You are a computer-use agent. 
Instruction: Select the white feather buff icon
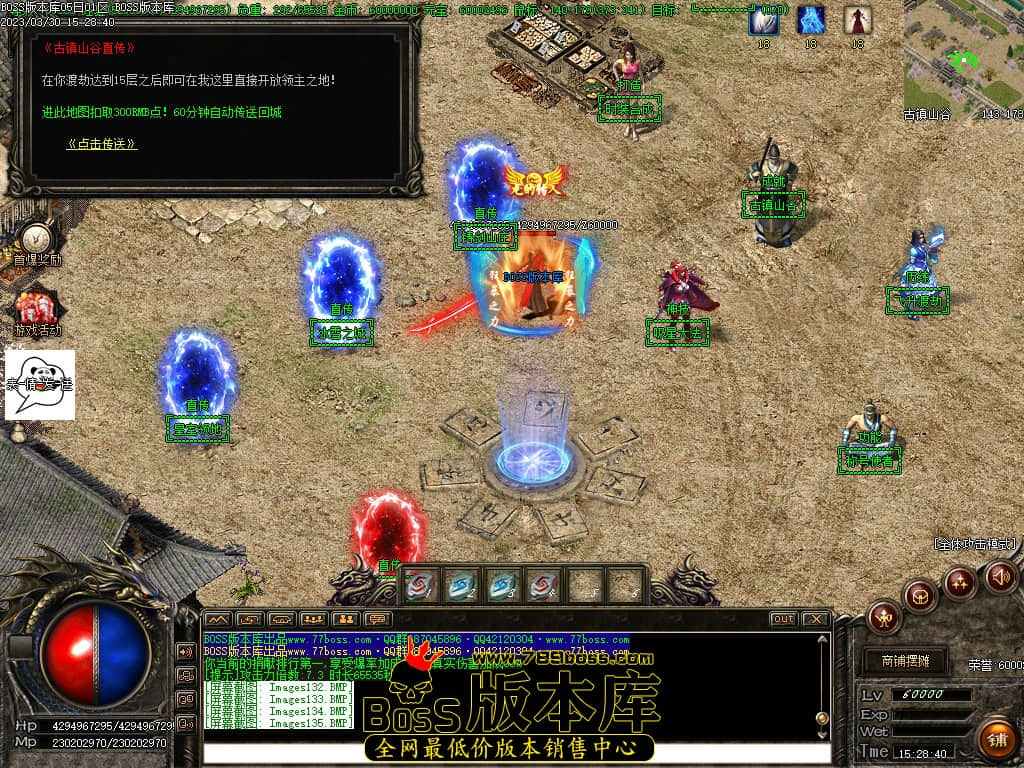pyautogui.click(x=764, y=20)
